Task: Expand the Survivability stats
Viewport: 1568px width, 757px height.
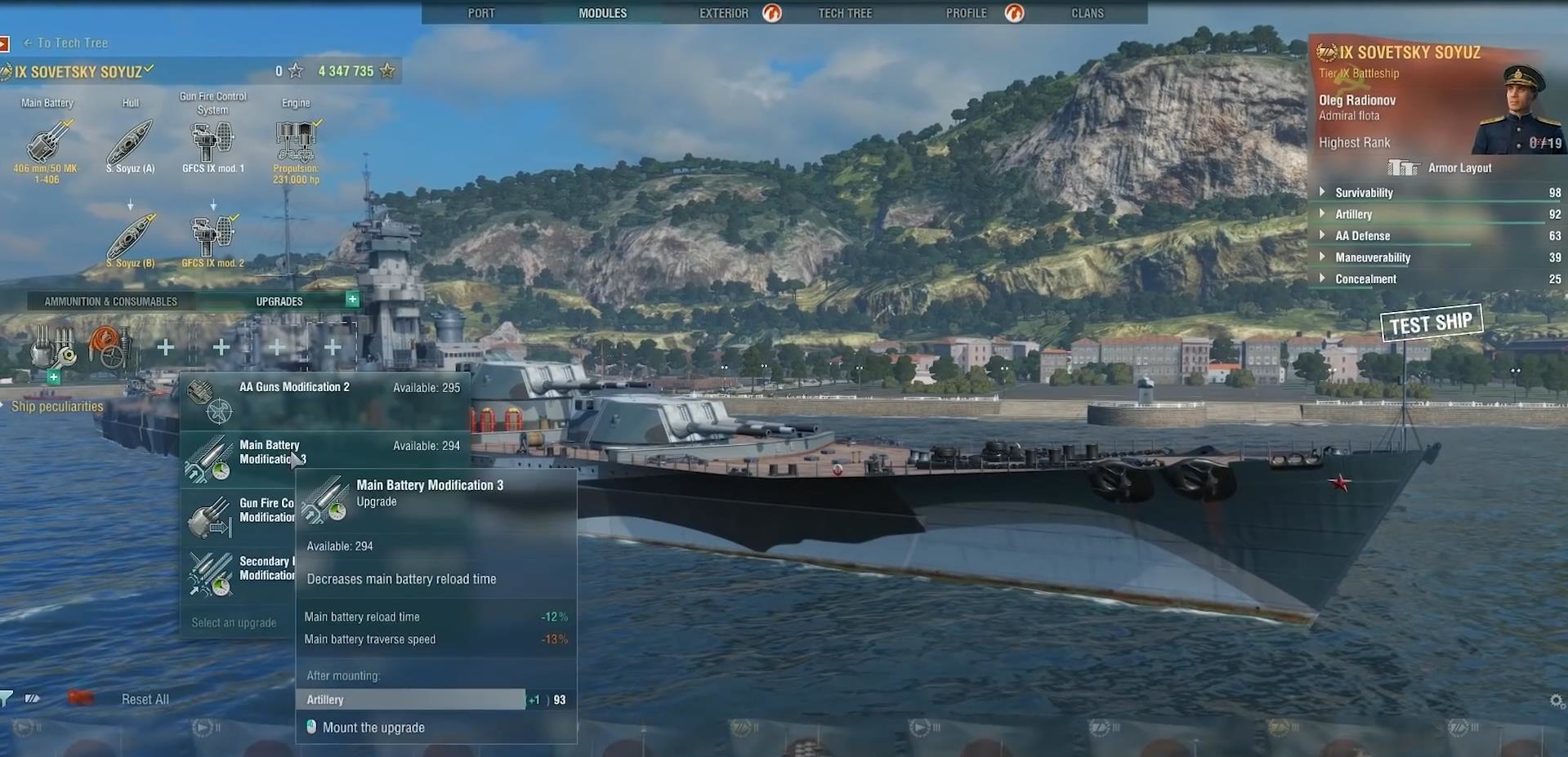Action: [x=1363, y=193]
